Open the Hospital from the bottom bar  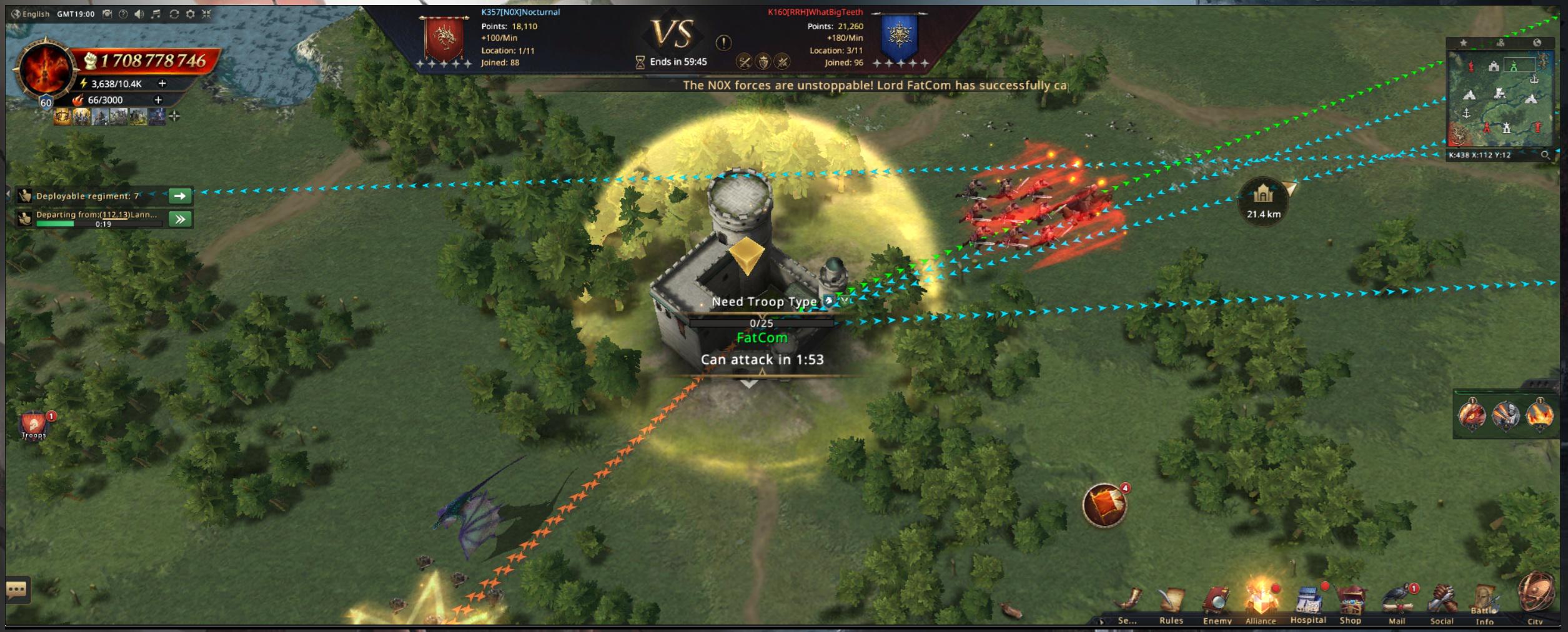tap(1307, 603)
